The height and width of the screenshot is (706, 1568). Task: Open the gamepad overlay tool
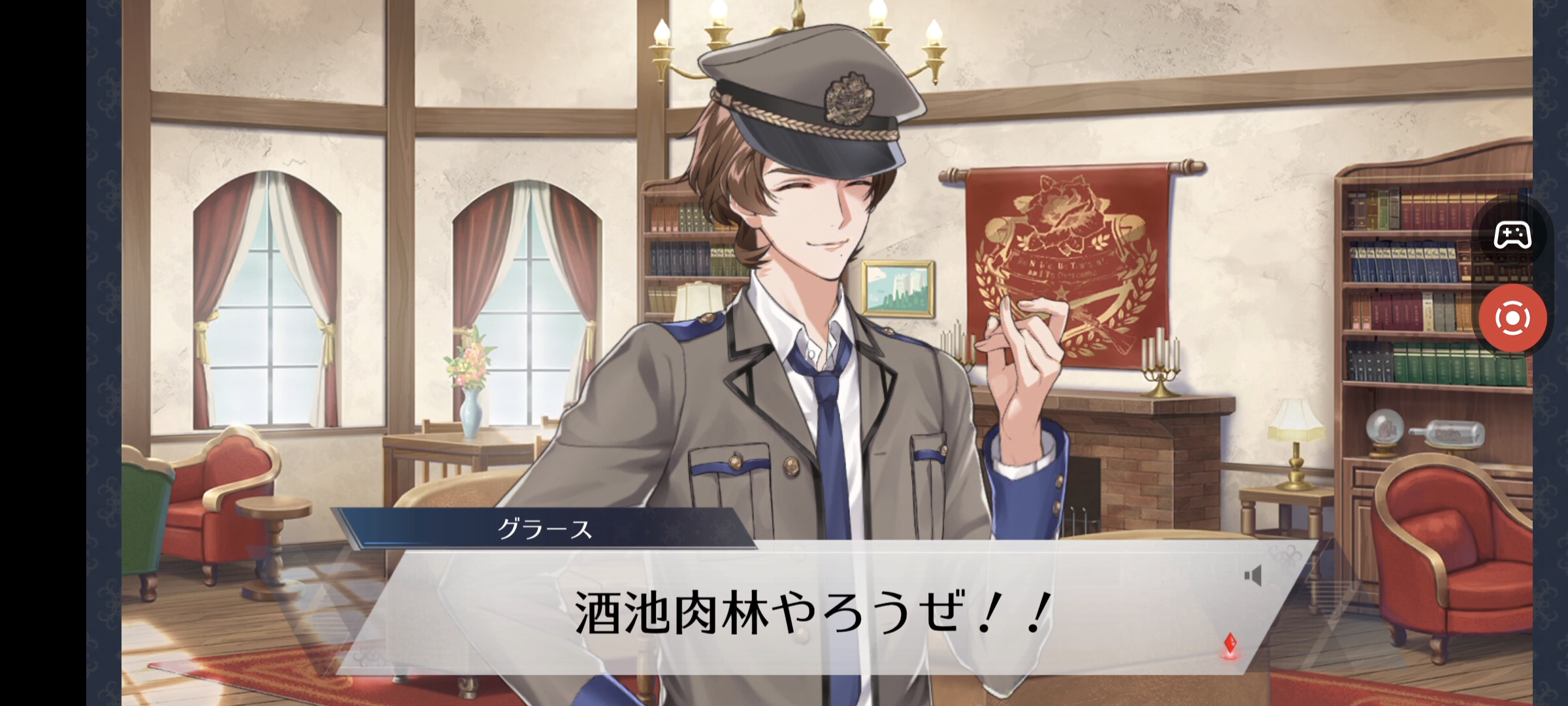[x=1512, y=235]
